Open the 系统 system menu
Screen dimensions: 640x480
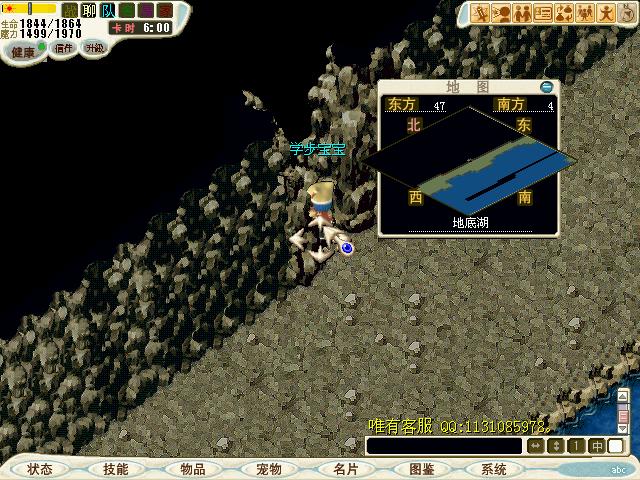click(x=494, y=469)
